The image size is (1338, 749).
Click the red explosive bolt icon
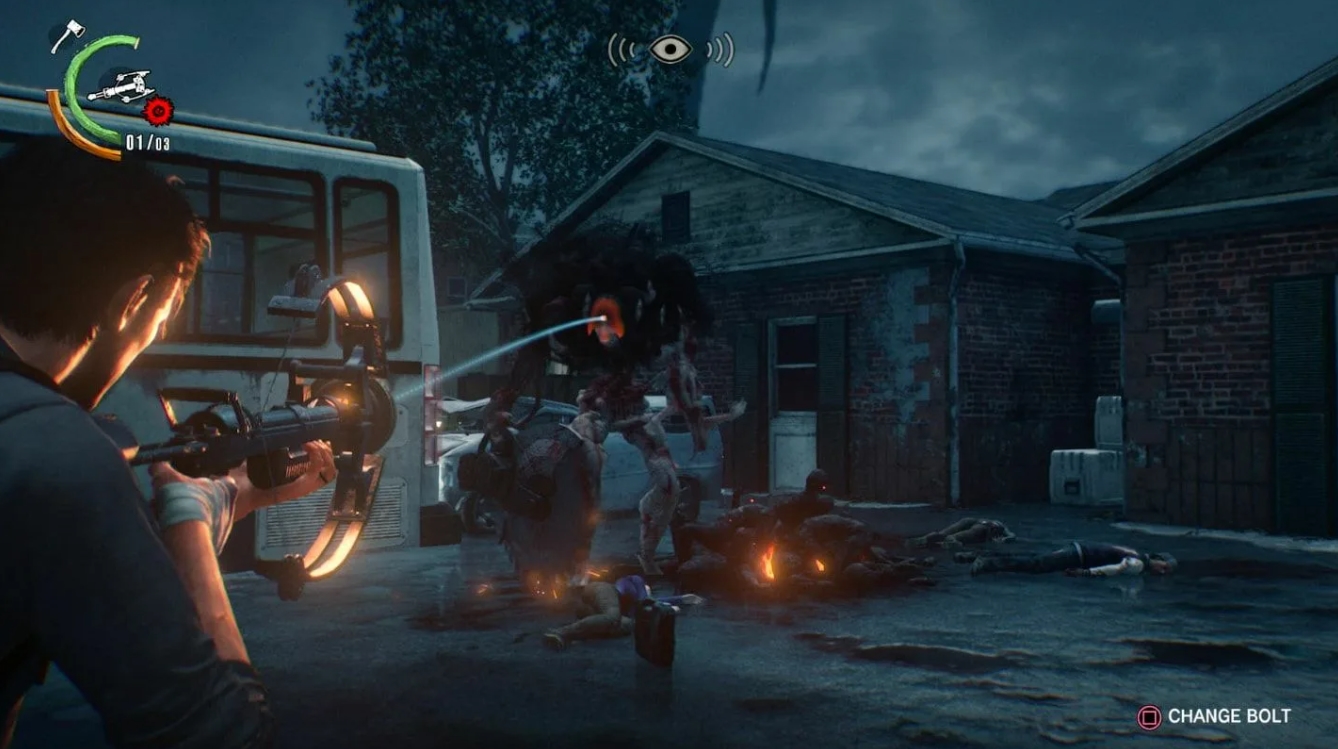158,111
